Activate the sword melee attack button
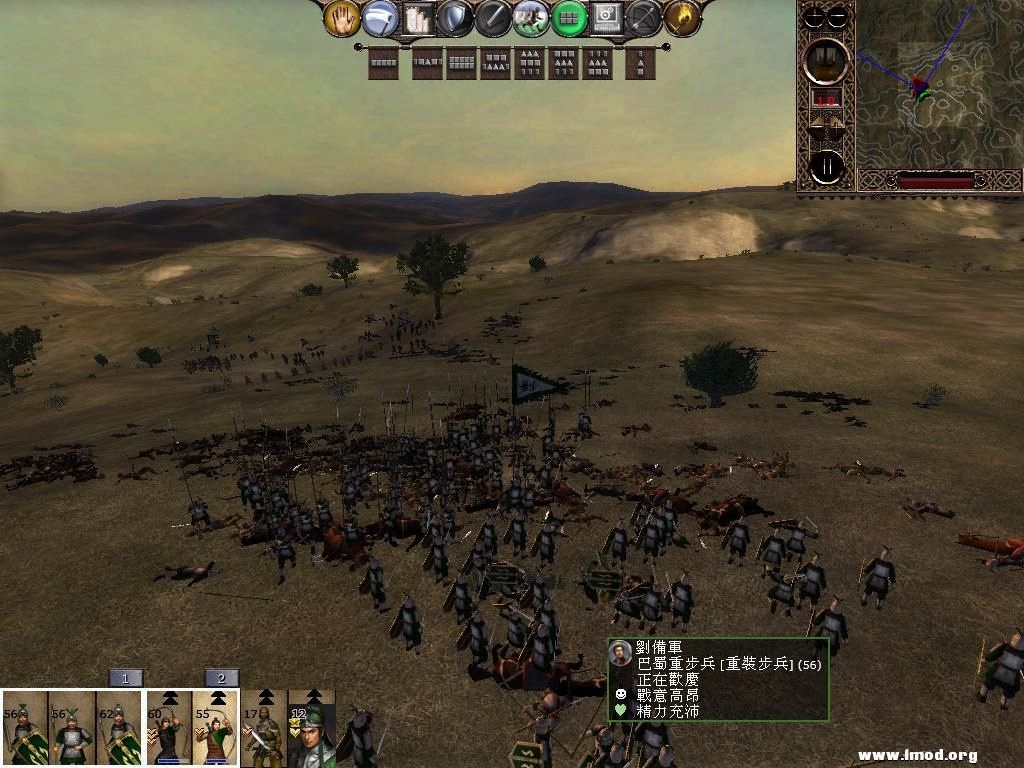This screenshot has width=1024, height=768. pos(493,18)
